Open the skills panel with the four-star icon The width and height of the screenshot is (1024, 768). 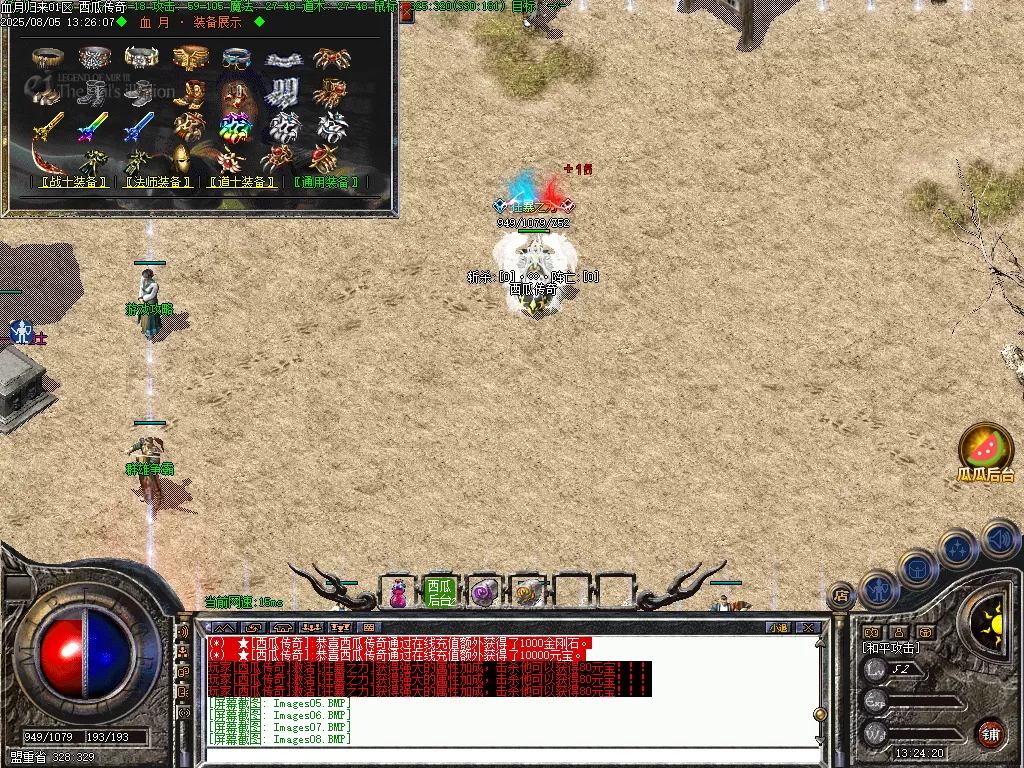(958, 548)
